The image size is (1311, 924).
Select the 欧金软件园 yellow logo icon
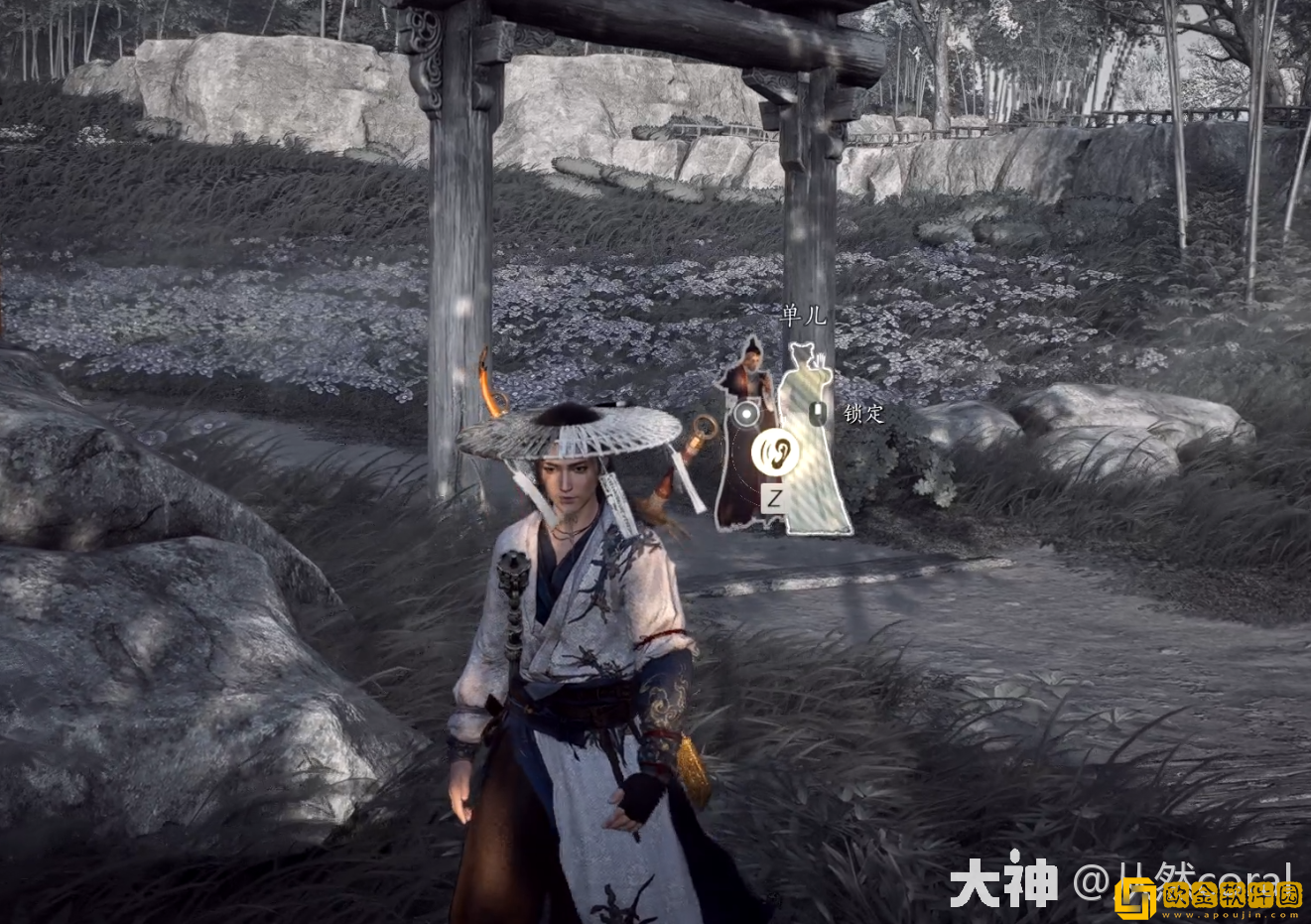(1135, 898)
